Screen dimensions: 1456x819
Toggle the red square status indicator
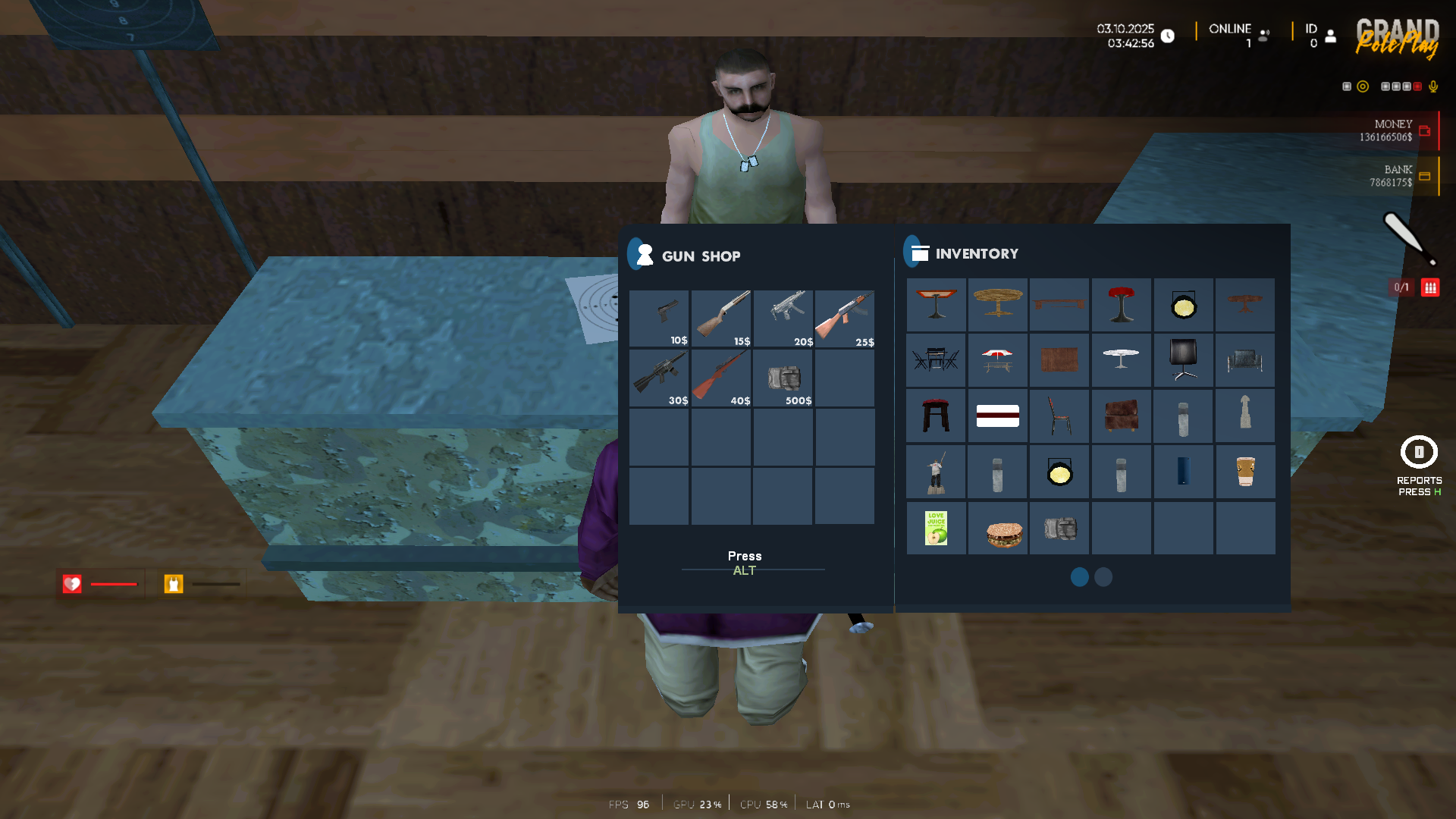[1417, 86]
